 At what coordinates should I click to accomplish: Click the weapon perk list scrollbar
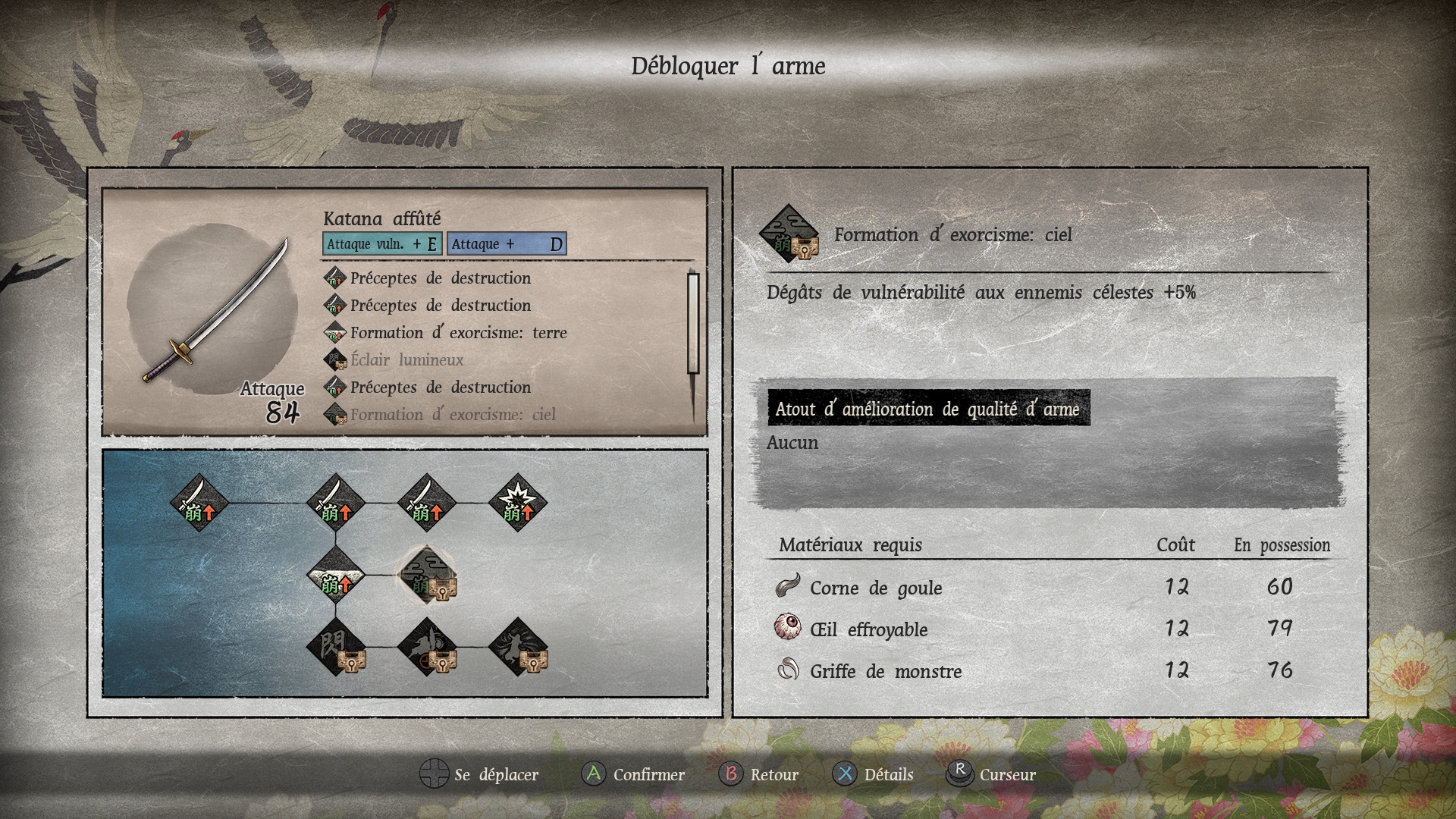693,324
